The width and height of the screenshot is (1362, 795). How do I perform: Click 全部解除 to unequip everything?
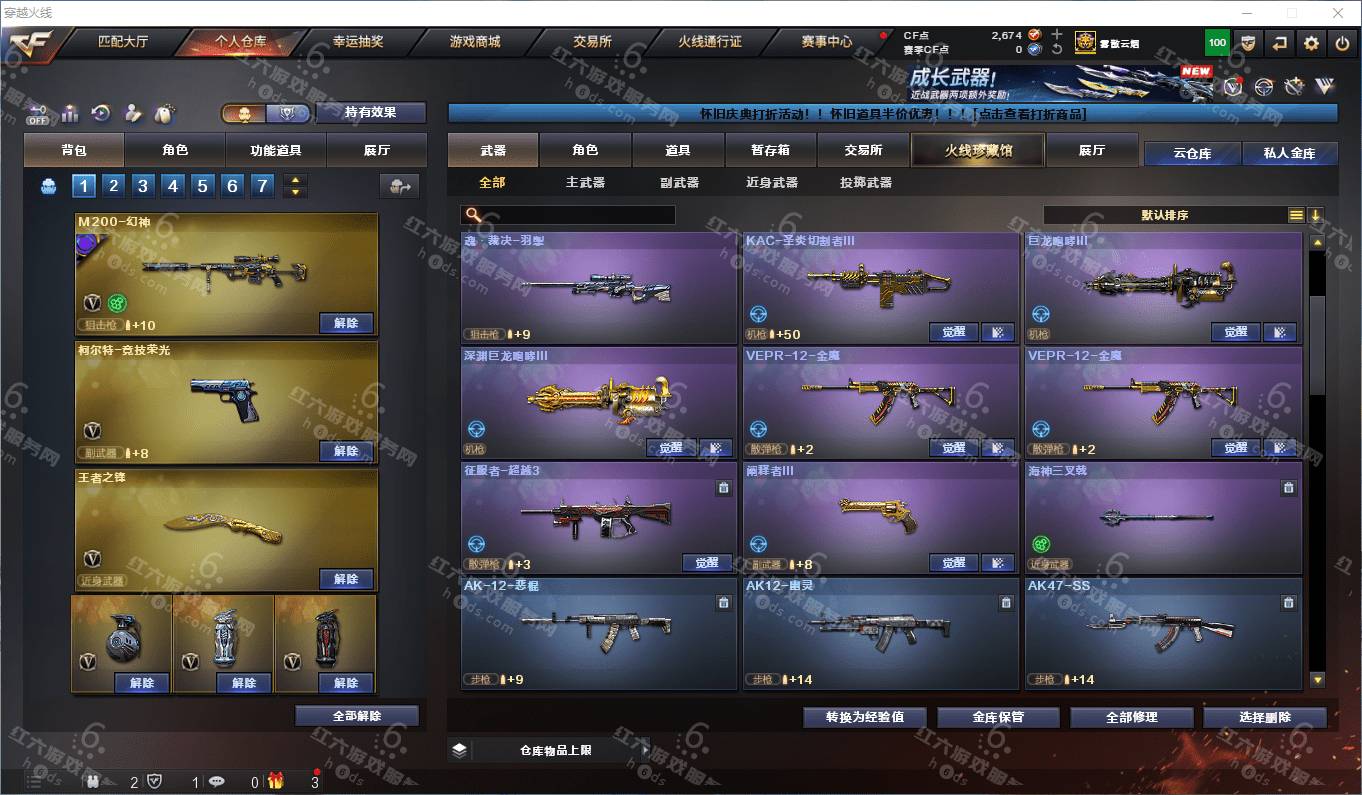click(357, 716)
